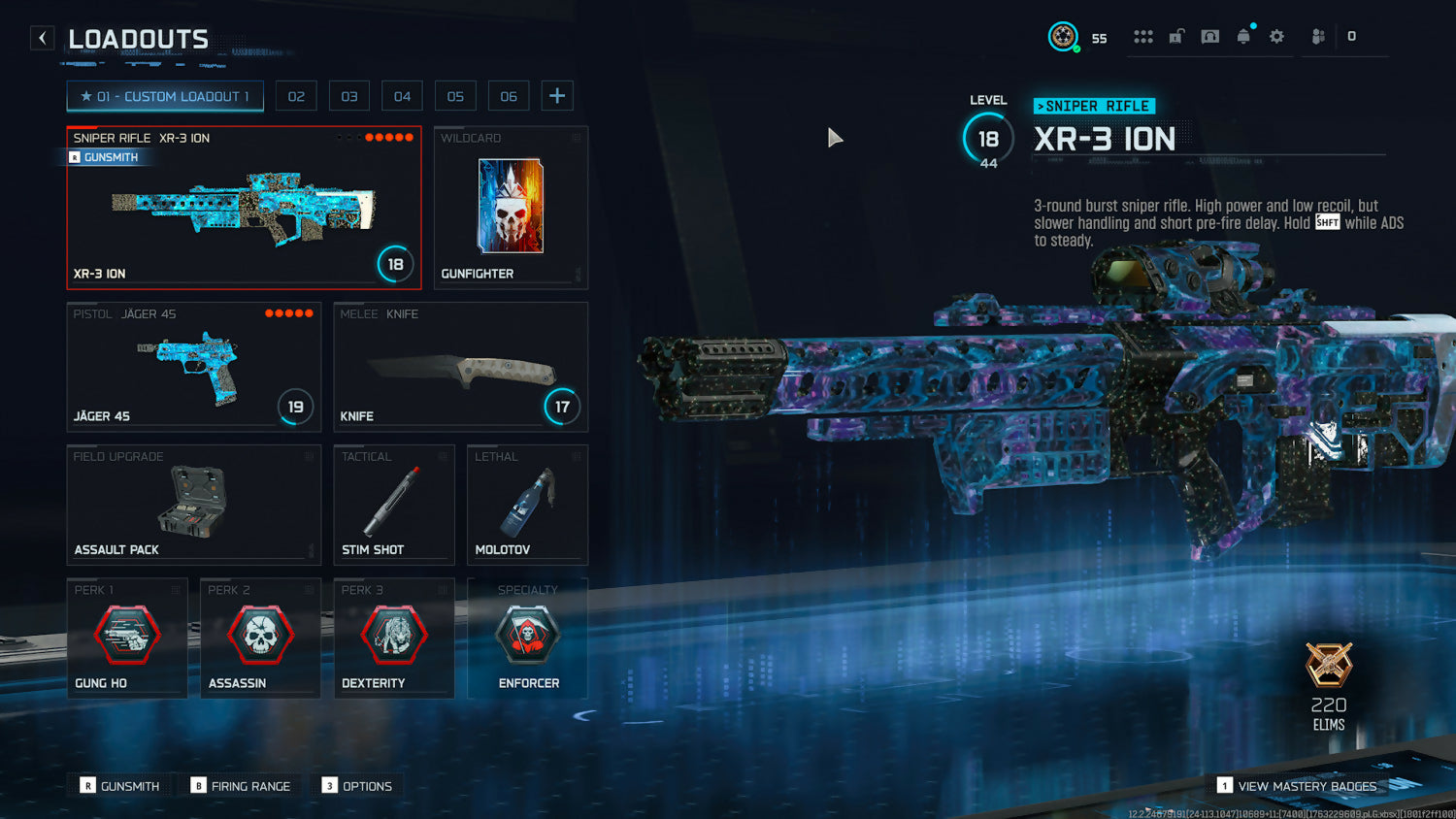Switch to loadout tab 02
This screenshot has height=819, width=1456.
[x=296, y=96]
